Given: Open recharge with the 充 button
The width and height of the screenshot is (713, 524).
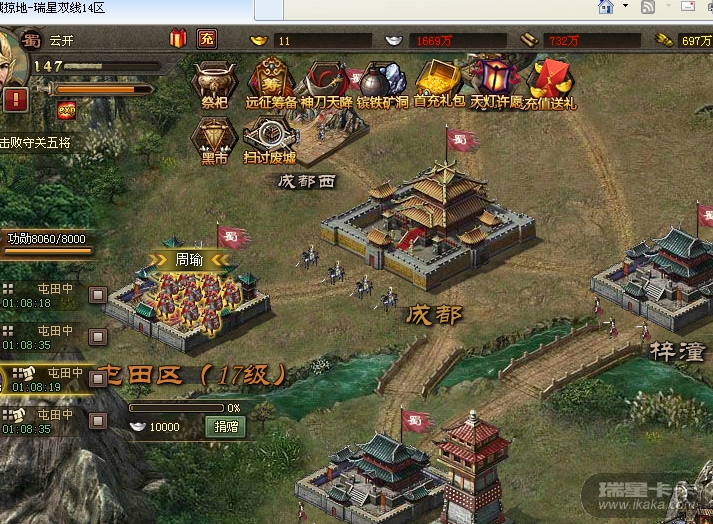Looking at the screenshot, I should pos(206,40).
